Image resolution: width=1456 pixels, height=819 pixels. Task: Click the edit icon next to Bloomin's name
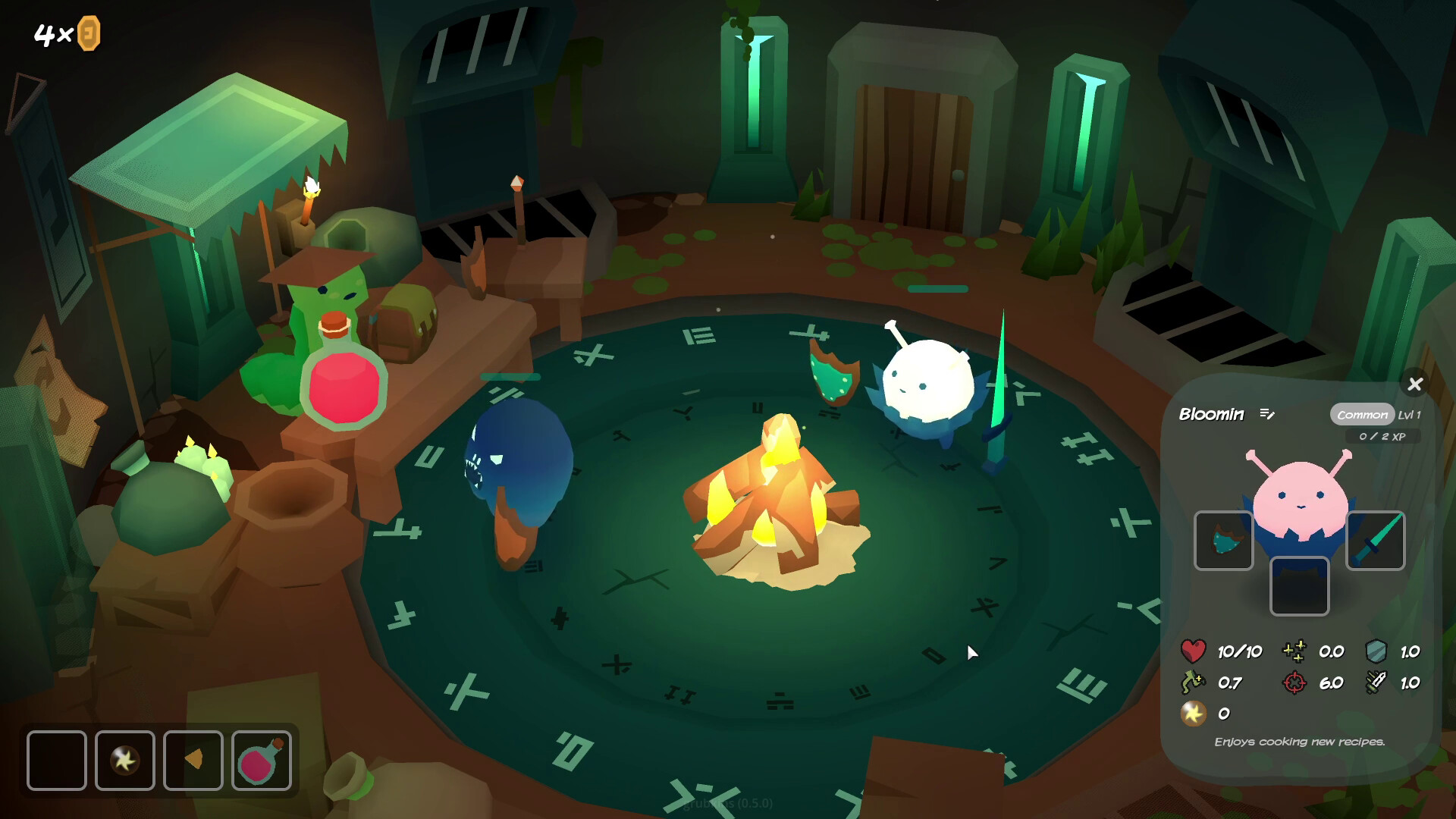1266,415
